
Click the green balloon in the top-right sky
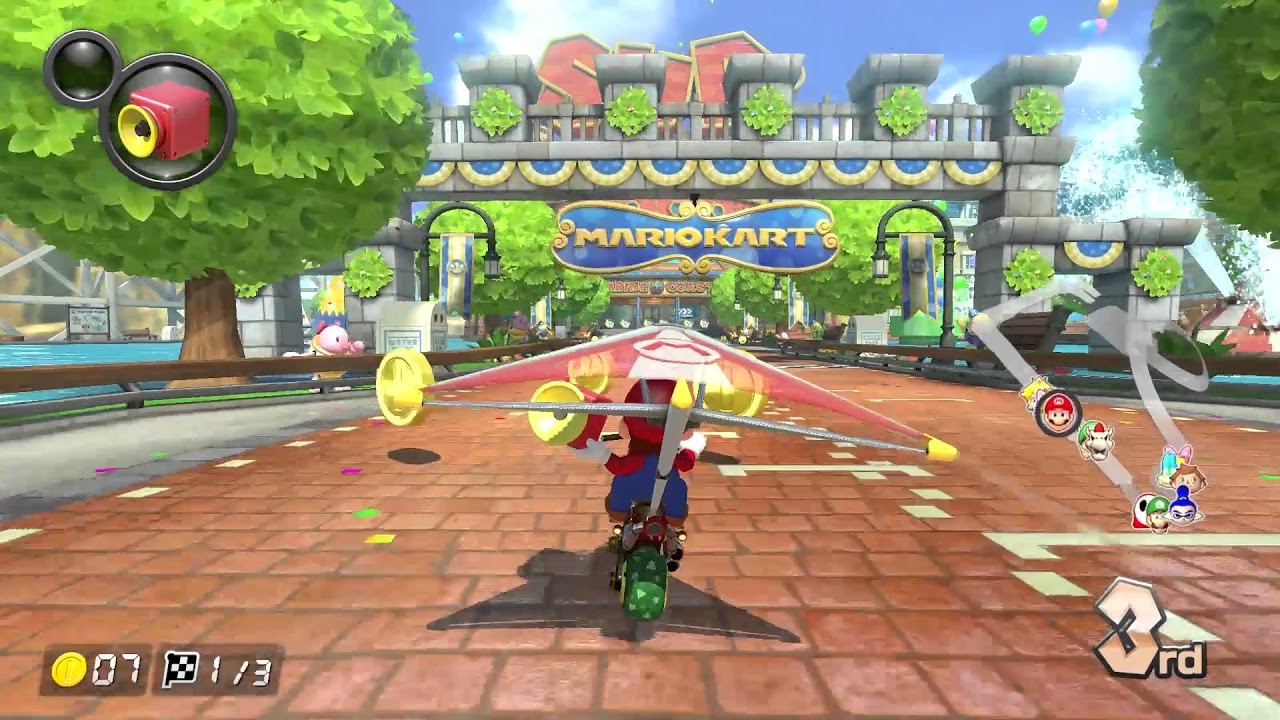pyautogui.click(x=1038, y=25)
